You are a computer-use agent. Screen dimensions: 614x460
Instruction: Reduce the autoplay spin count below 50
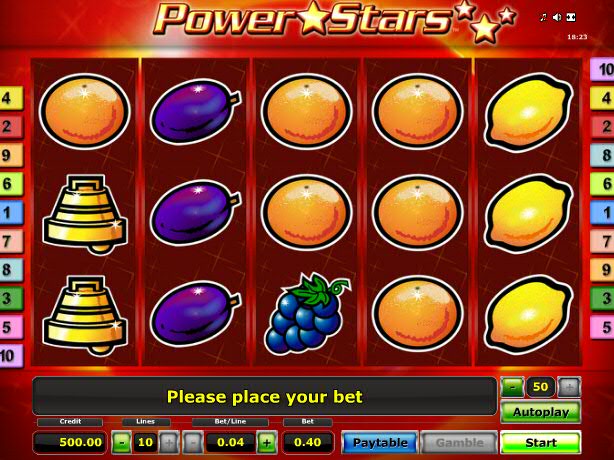[512, 386]
